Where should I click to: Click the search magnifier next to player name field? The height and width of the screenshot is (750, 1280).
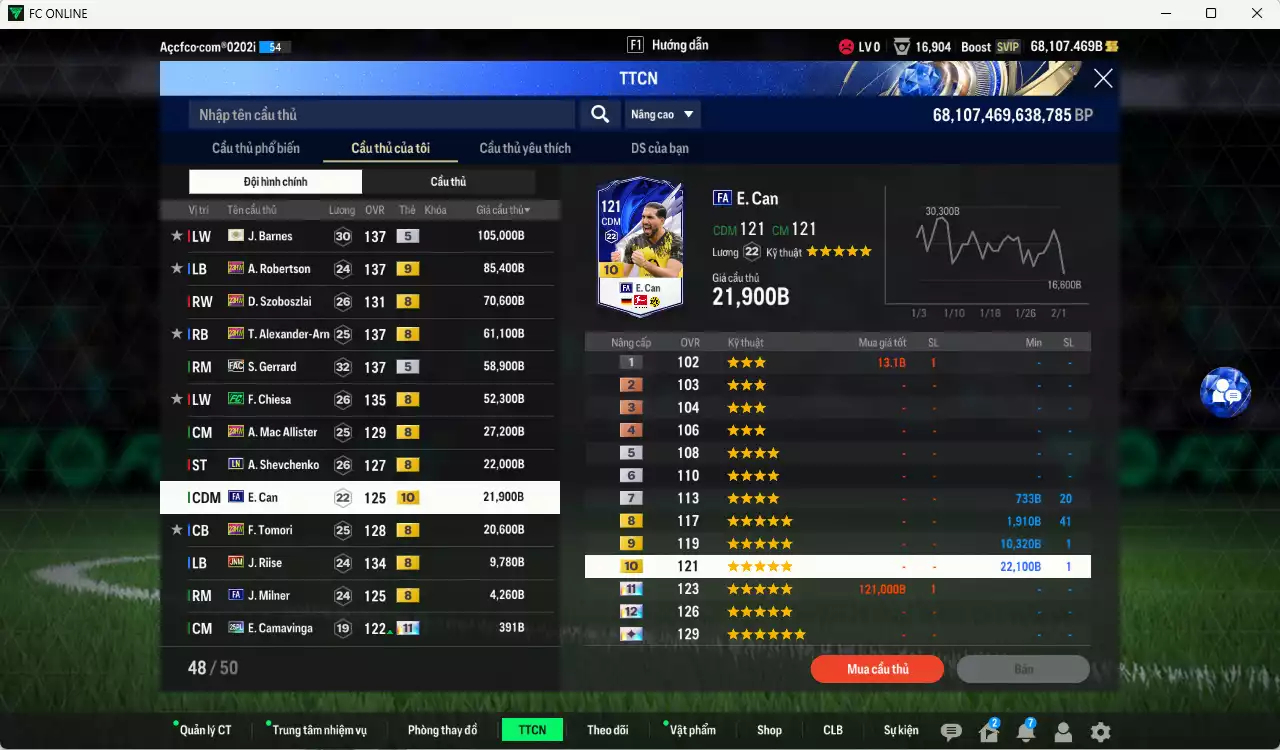pos(599,114)
